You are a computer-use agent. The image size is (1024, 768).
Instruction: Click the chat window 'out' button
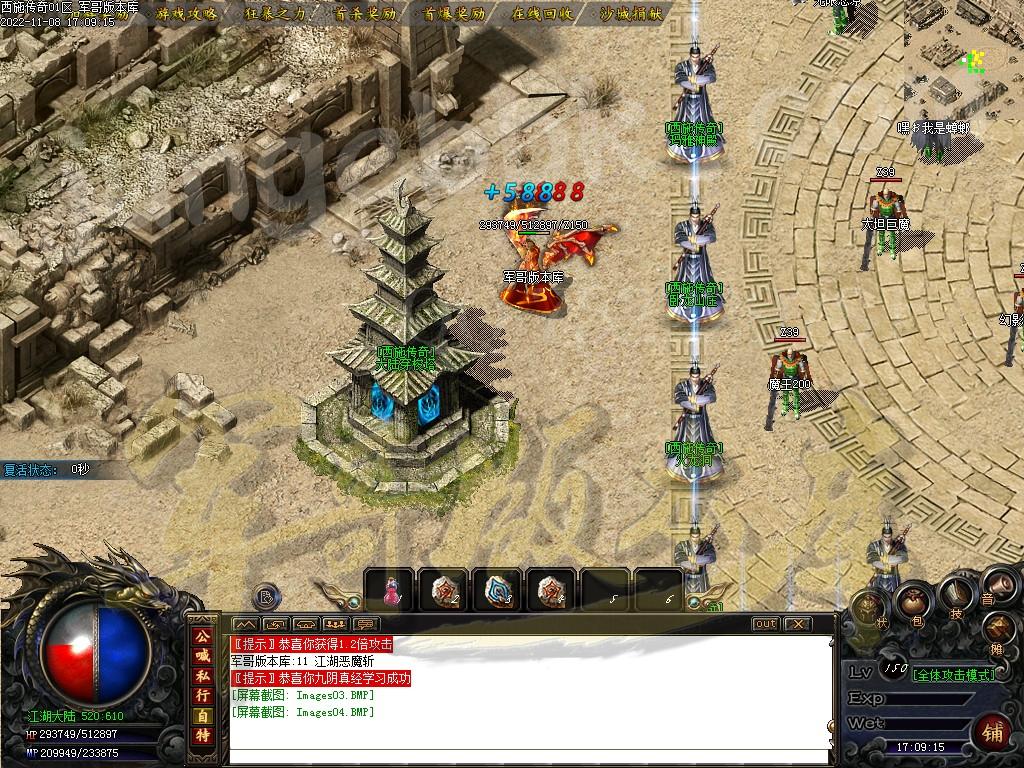(x=765, y=624)
